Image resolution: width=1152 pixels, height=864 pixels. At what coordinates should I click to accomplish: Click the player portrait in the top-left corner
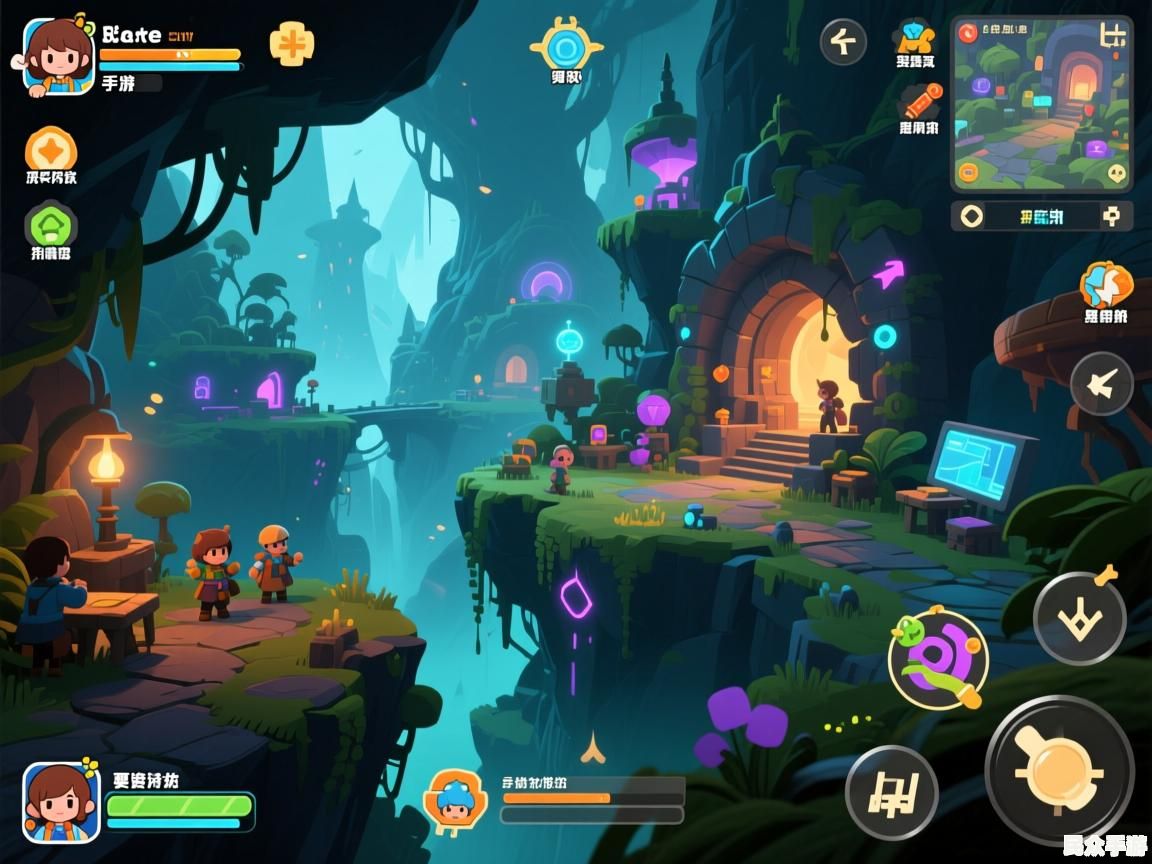click(57, 56)
